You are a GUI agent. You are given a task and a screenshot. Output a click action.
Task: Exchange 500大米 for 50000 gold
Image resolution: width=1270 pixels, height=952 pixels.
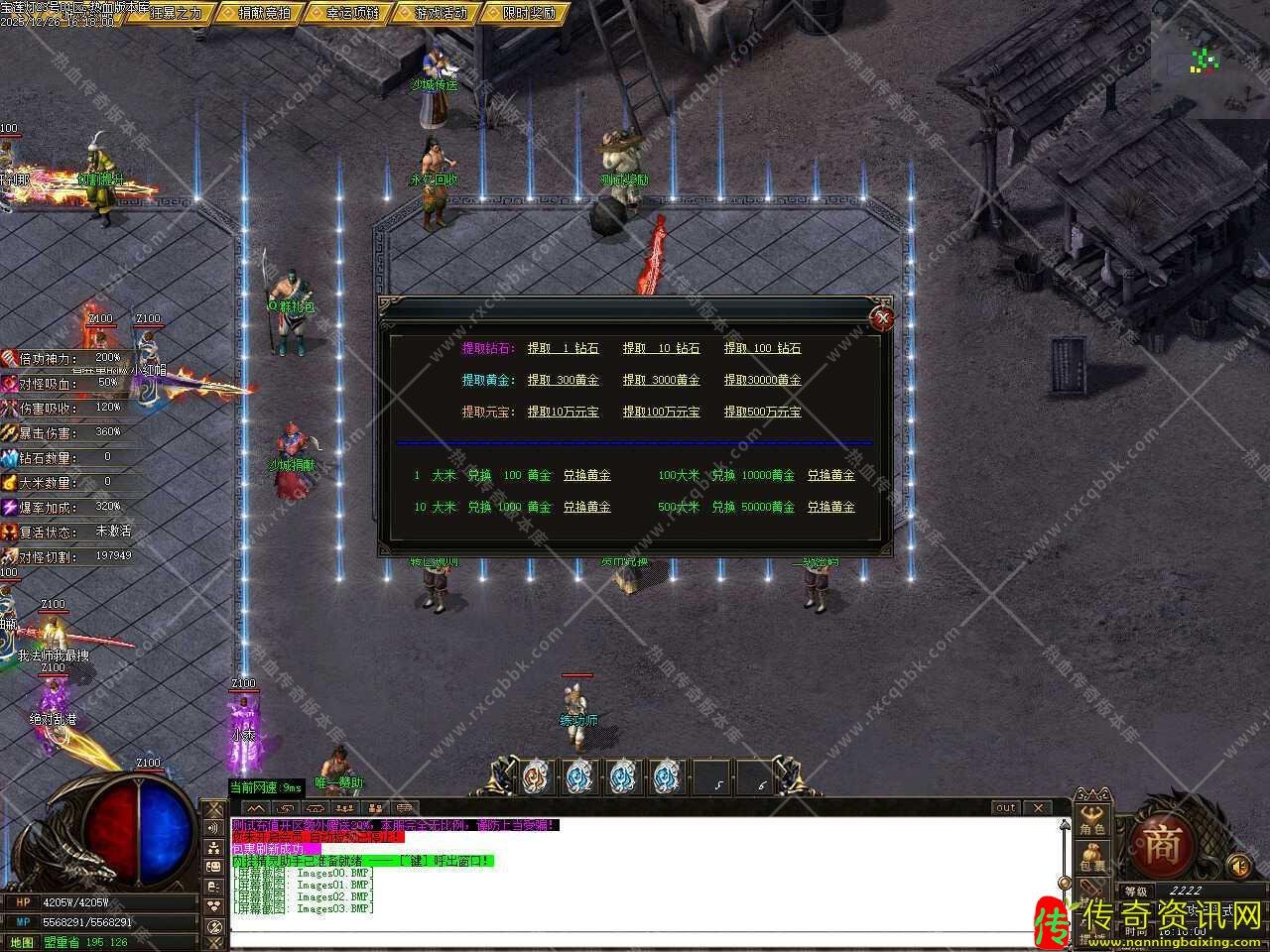coord(830,507)
